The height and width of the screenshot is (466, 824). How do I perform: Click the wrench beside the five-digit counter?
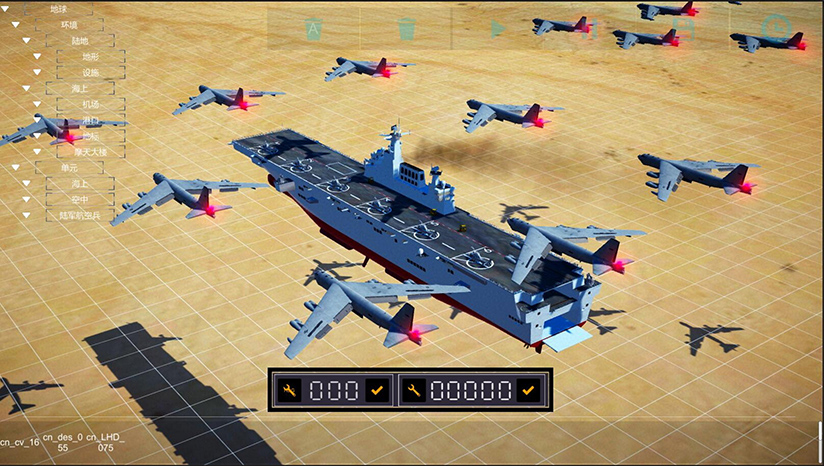(413, 389)
